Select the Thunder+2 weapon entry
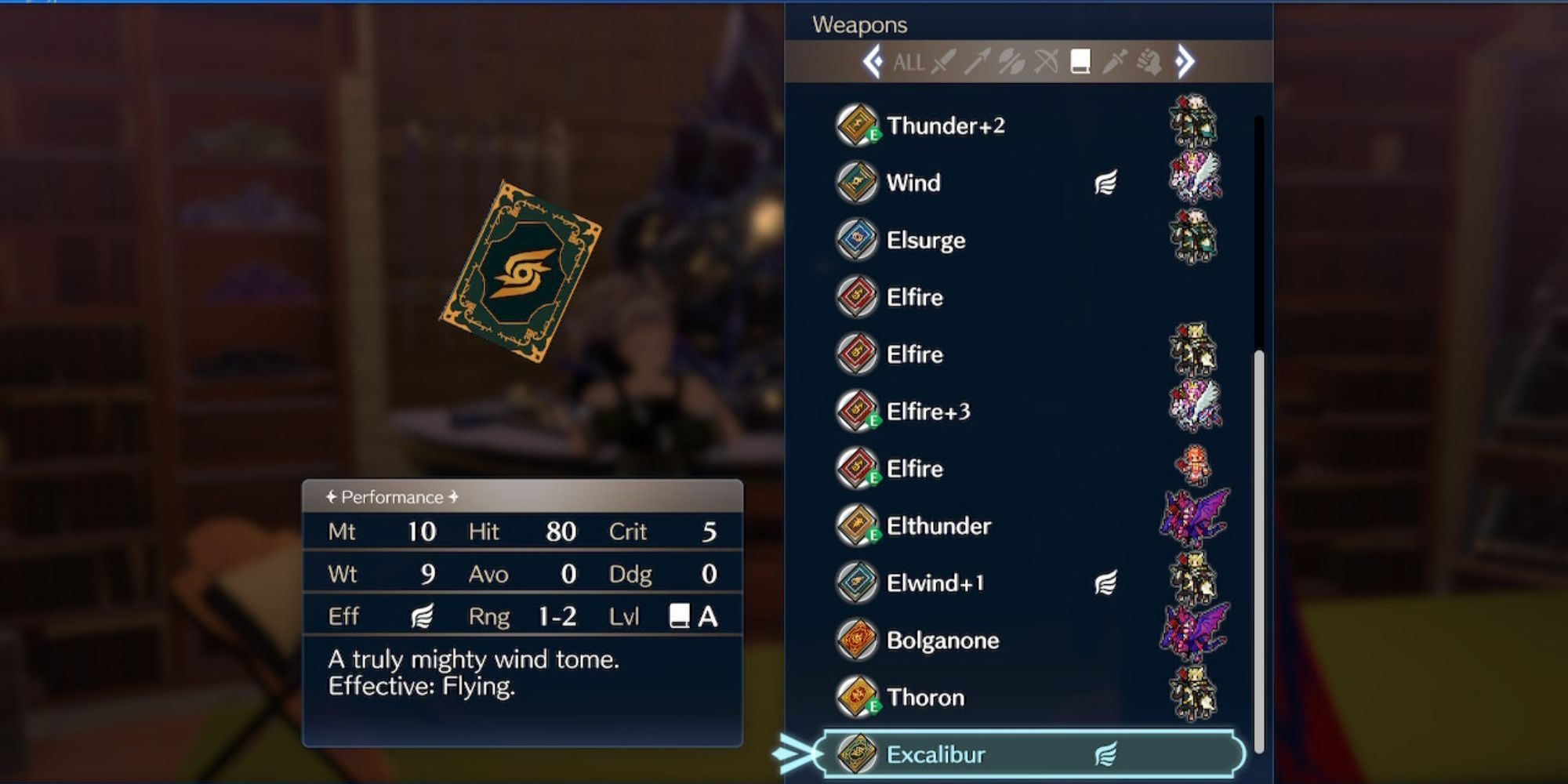Viewport: 1568px width, 784px height. point(949,126)
